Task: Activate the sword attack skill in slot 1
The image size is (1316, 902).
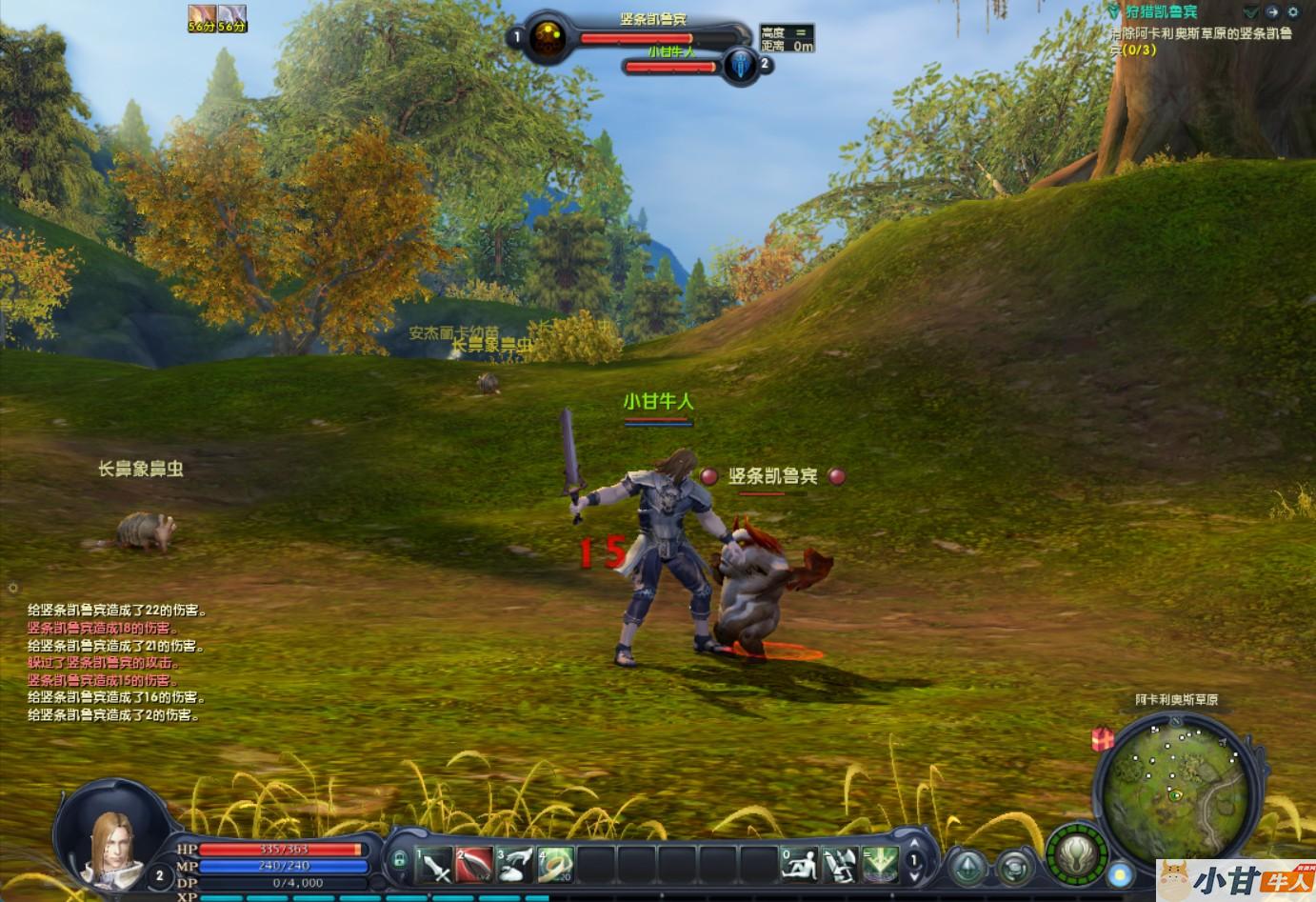Action: 434,863
